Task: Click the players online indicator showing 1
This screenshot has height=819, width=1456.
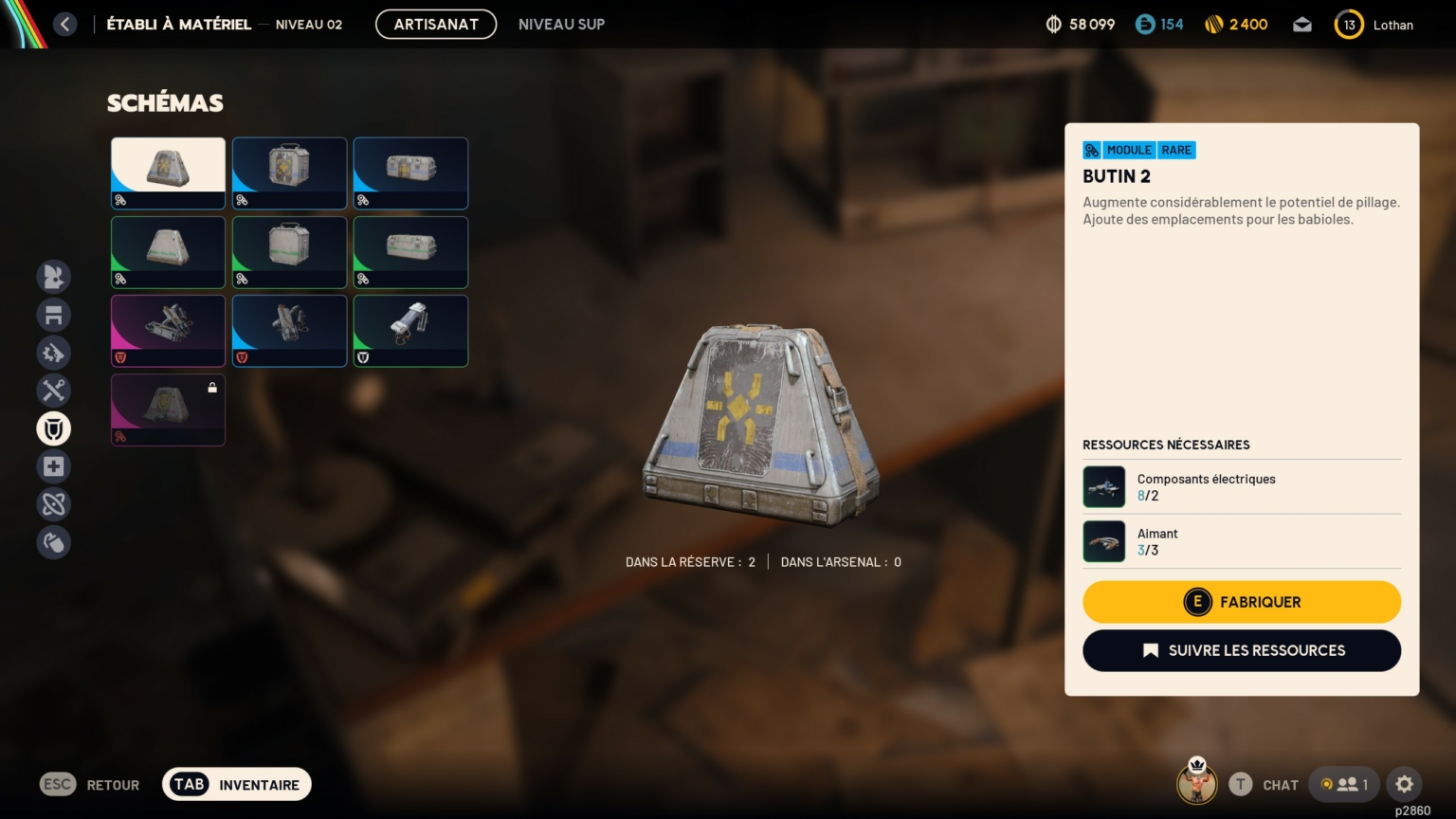Action: pyautogui.click(x=1345, y=784)
